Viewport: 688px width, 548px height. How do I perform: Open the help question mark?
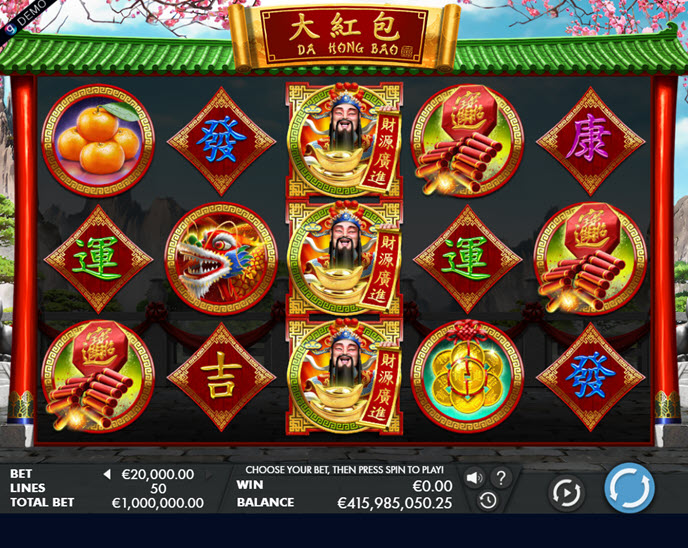[x=501, y=477]
